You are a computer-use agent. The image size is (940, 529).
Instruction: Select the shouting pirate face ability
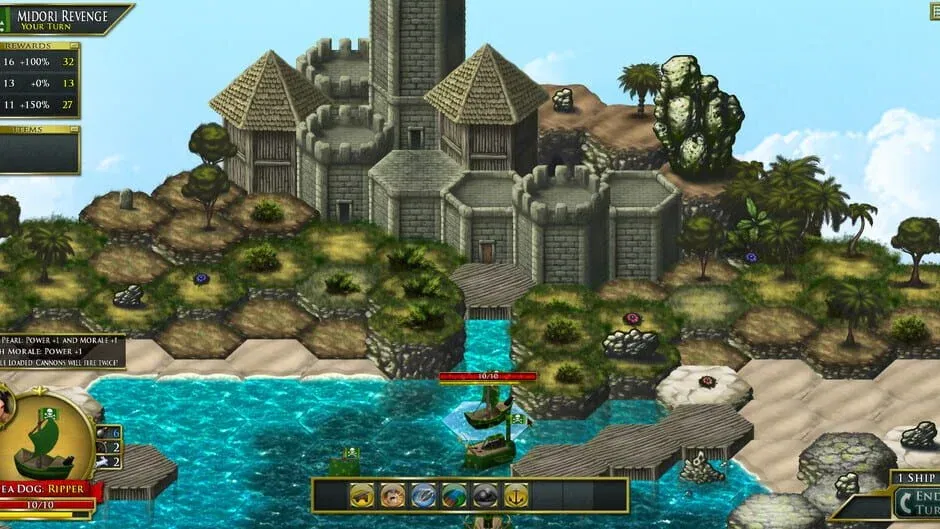click(393, 495)
